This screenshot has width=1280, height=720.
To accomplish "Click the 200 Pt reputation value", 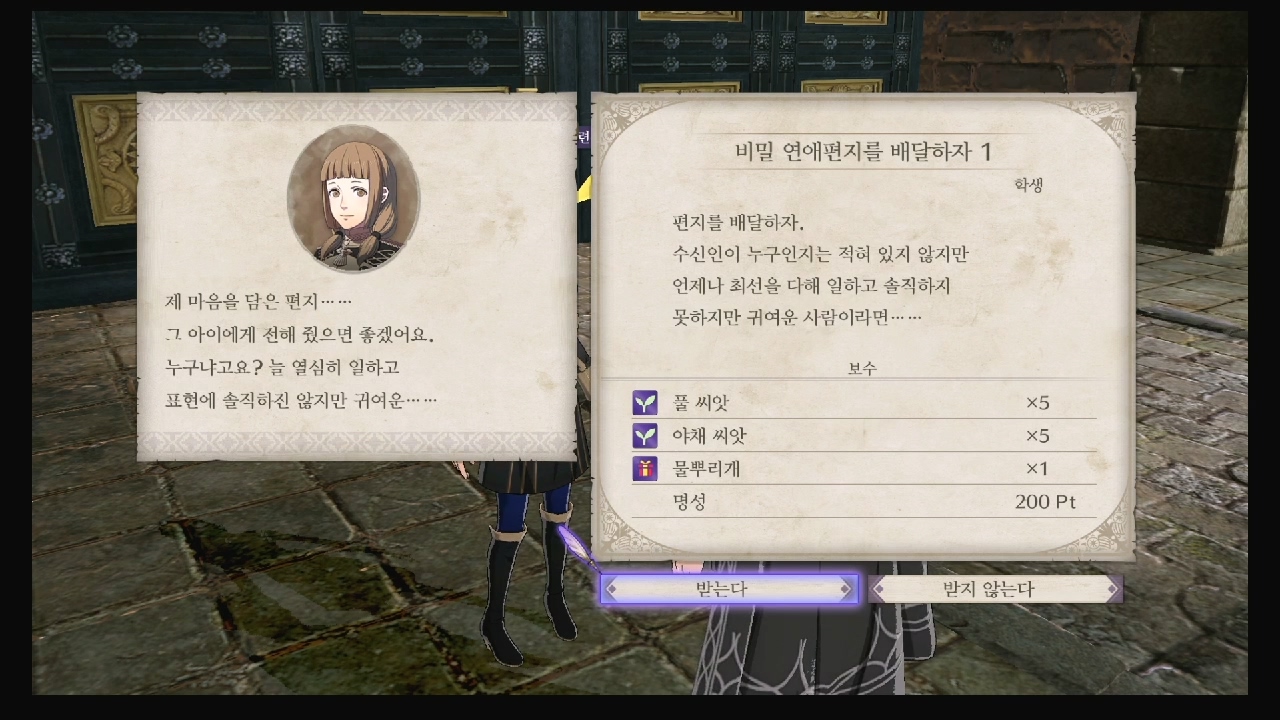I will (x=1044, y=500).
